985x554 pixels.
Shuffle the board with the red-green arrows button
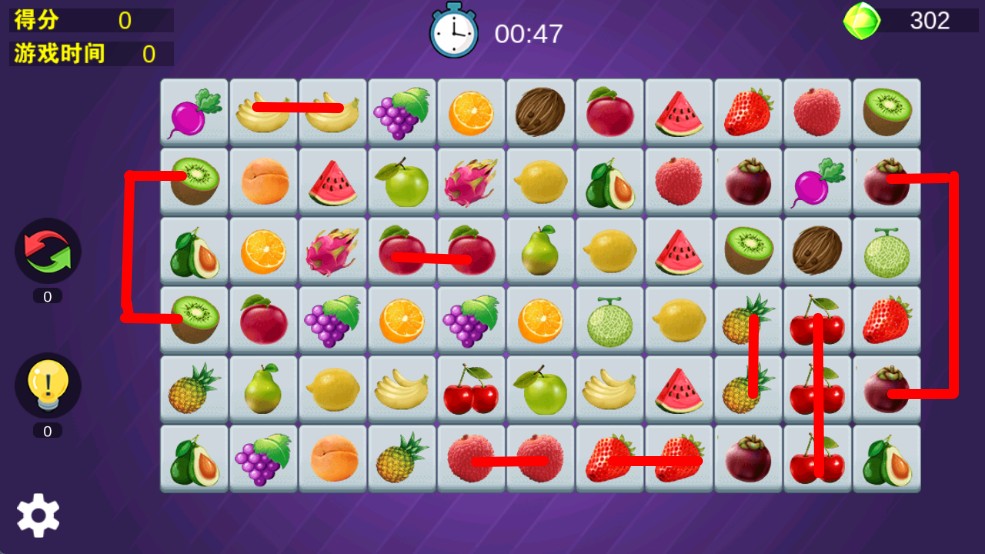(x=48, y=251)
